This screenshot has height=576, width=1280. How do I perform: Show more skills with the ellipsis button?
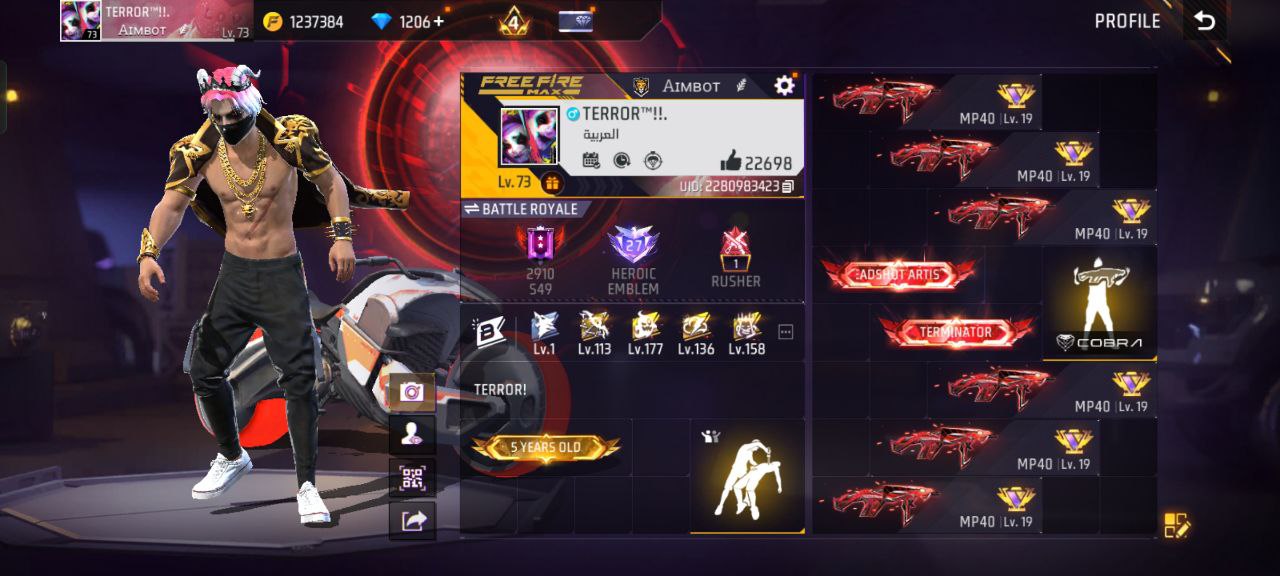point(785,332)
